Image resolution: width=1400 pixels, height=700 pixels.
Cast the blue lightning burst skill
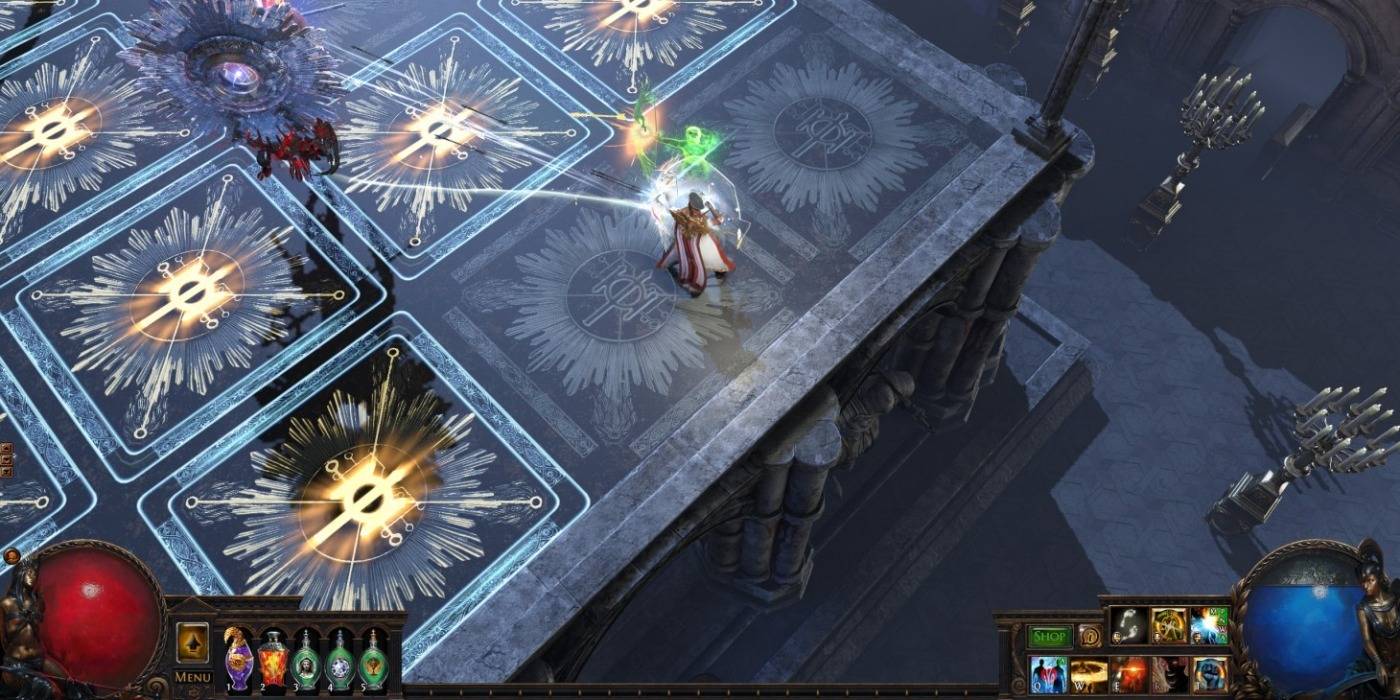click(x=1209, y=626)
